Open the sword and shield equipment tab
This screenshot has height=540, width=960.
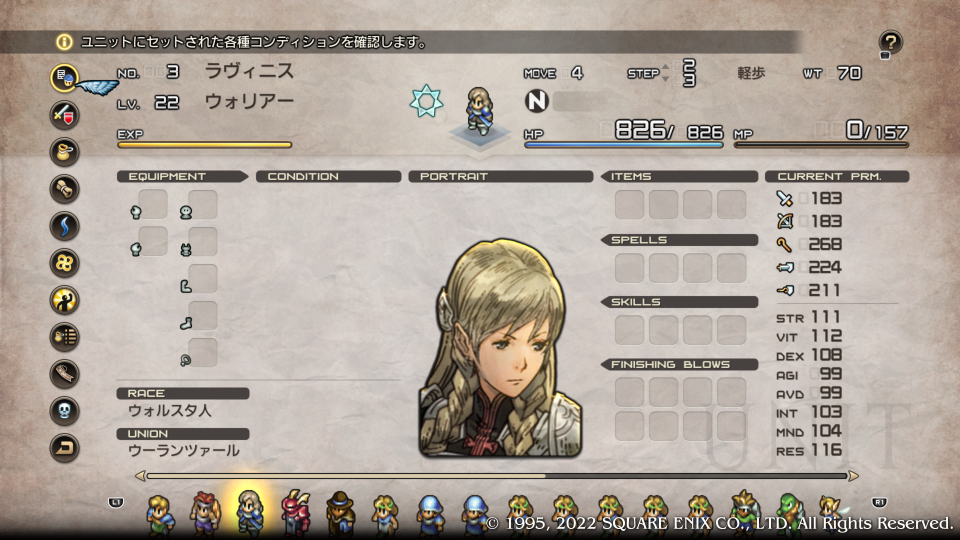(65, 114)
